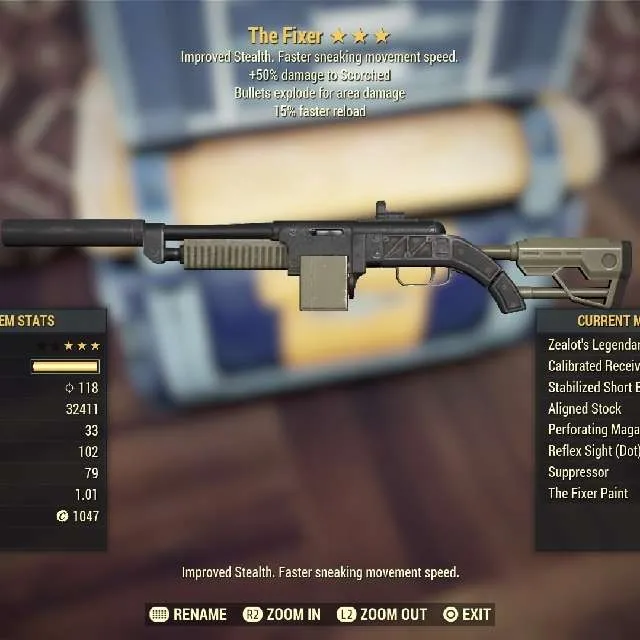Exit the weapon inspect screen
640x640 pixels.
pos(467,614)
